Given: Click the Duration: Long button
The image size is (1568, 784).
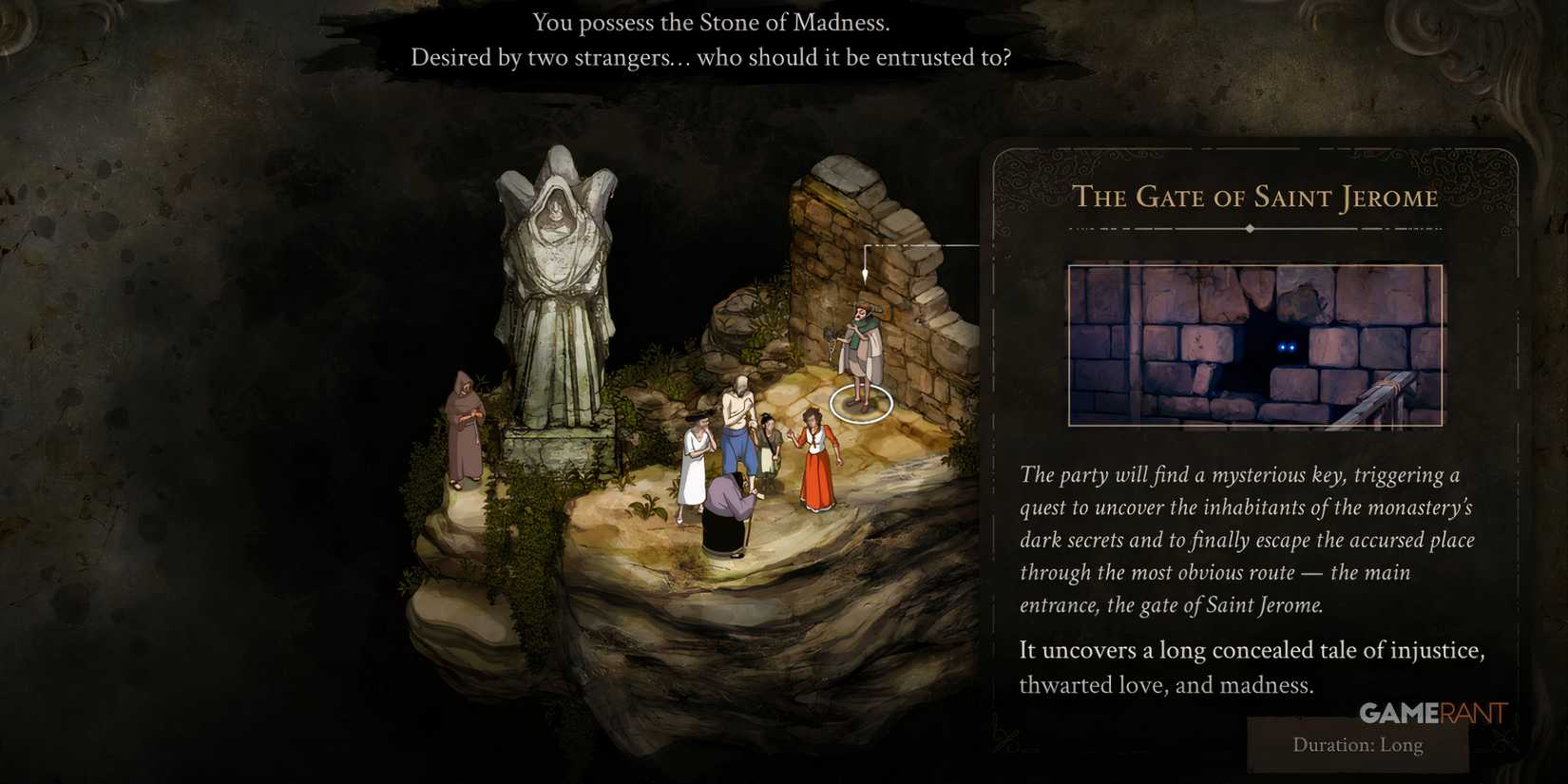Looking at the screenshot, I should (1357, 745).
